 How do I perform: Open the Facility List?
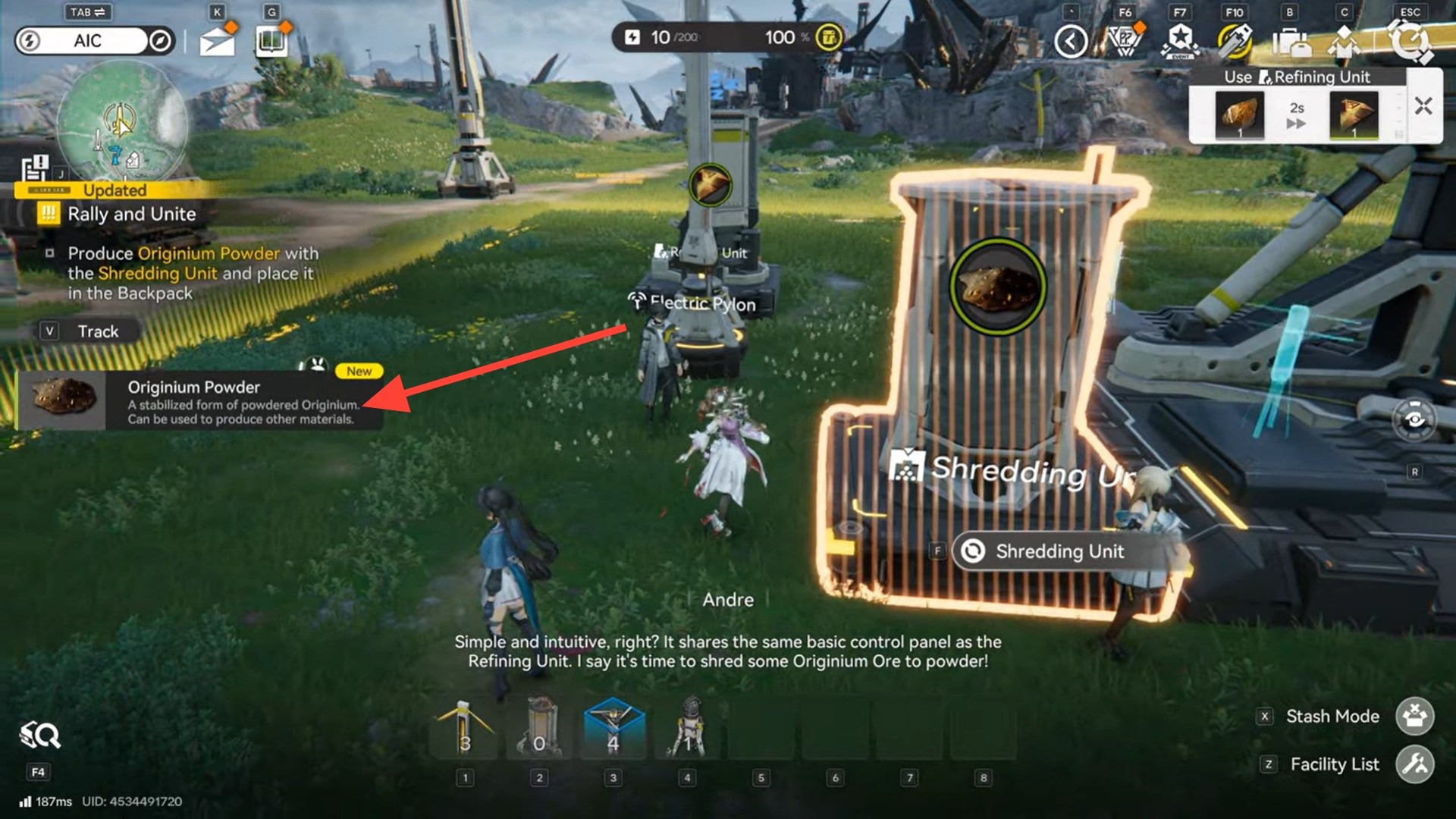[x=1414, y=764]
